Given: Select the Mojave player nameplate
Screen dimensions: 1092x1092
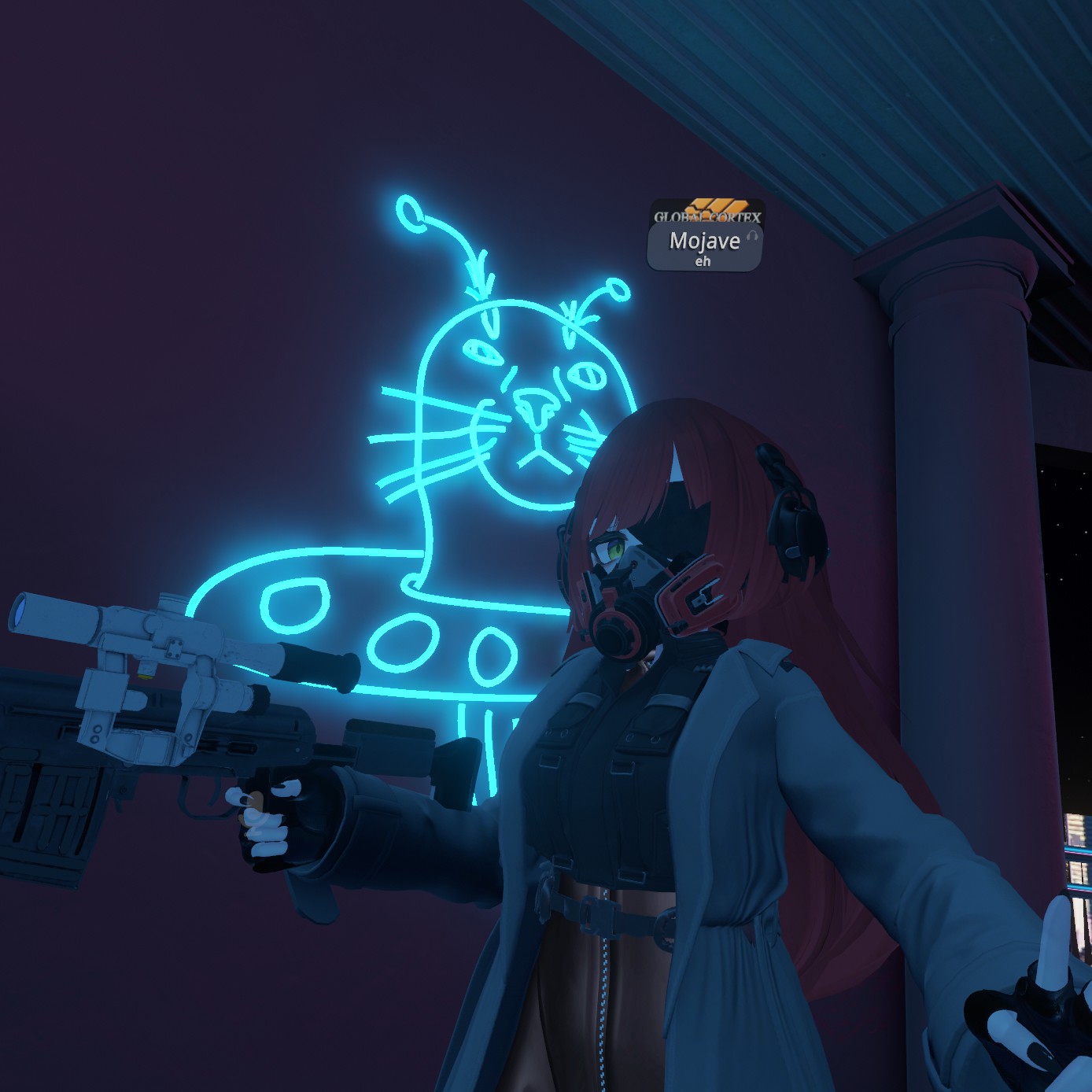Looking at the screenshot, I should (x=704, y=247).
